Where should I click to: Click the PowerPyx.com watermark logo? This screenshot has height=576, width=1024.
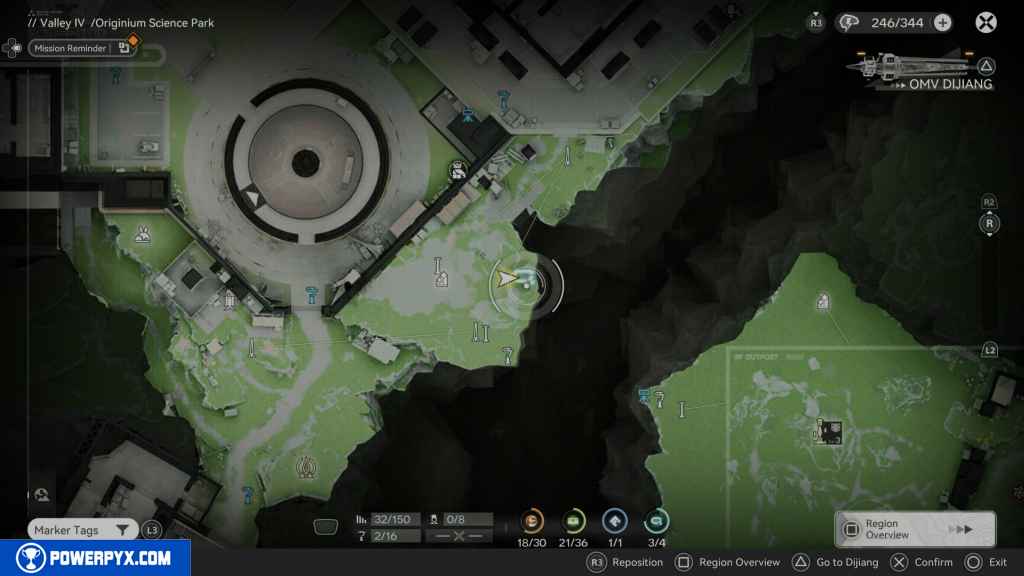click(95, 558)
